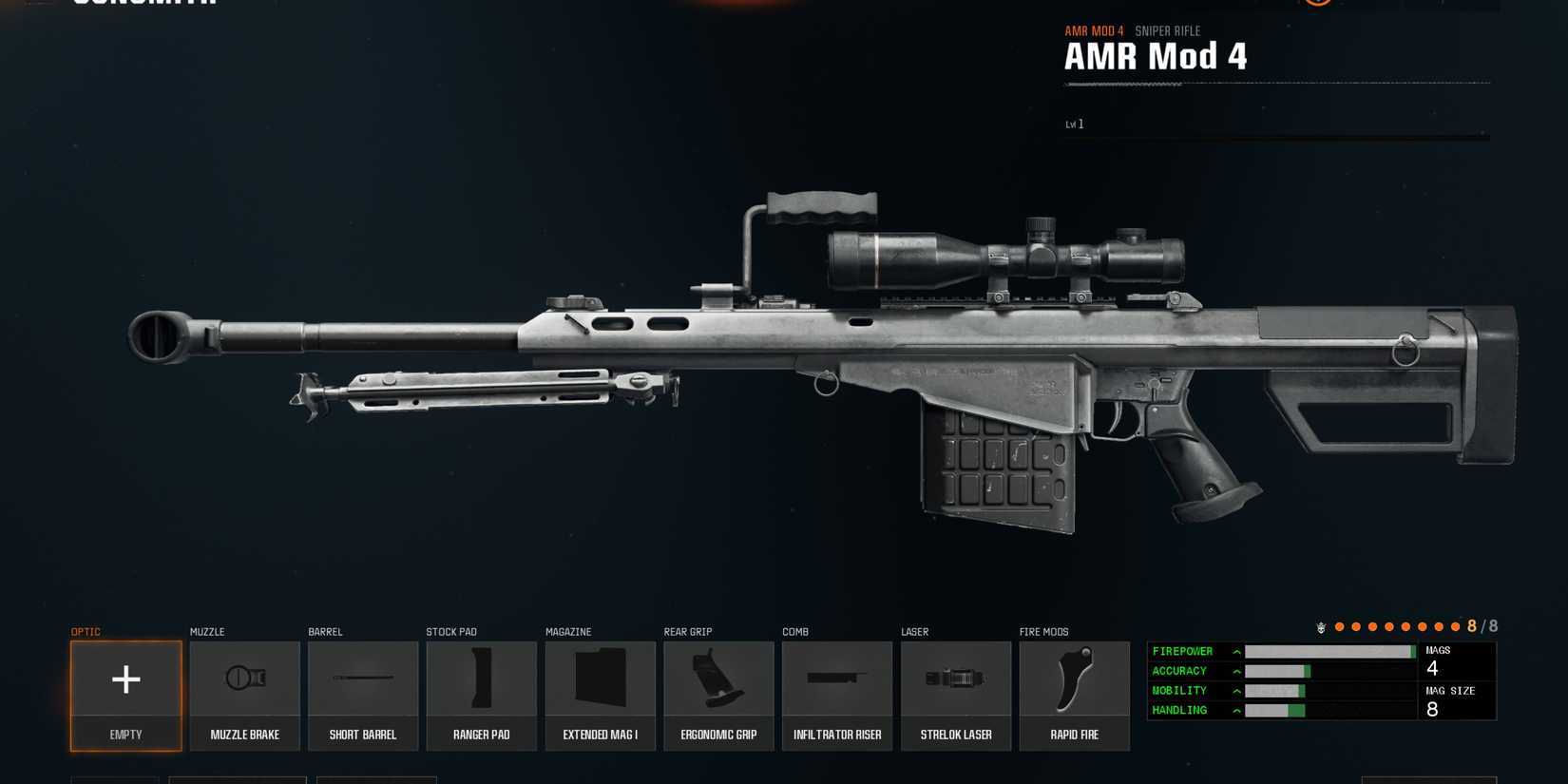The width and height of the screenshot is (1568, 784).
Task: Click the gunsmith emblem beside attachment dots
Action: click(1321, 626)
